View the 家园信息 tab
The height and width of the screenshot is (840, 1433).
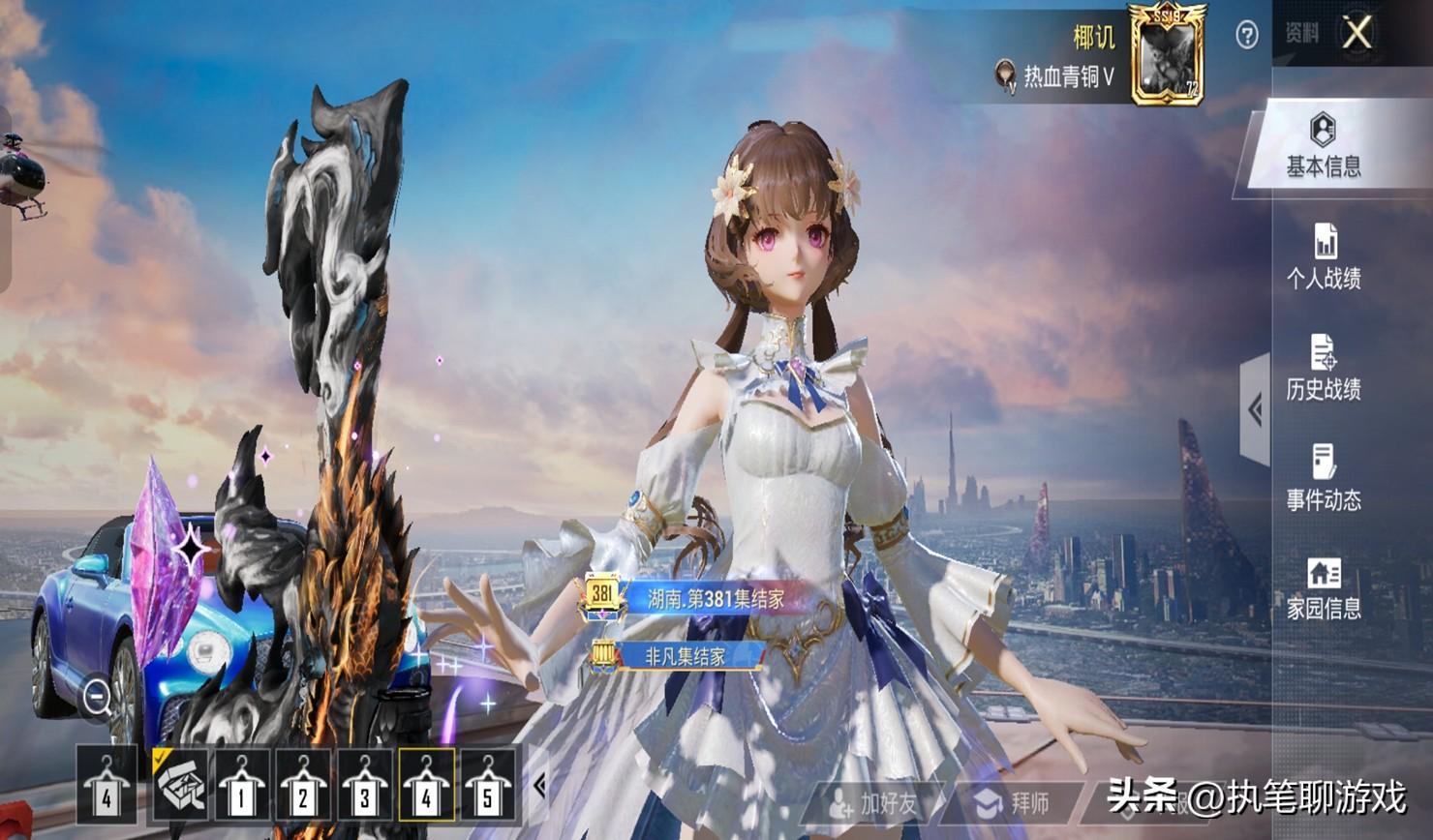coord(1324,588)
